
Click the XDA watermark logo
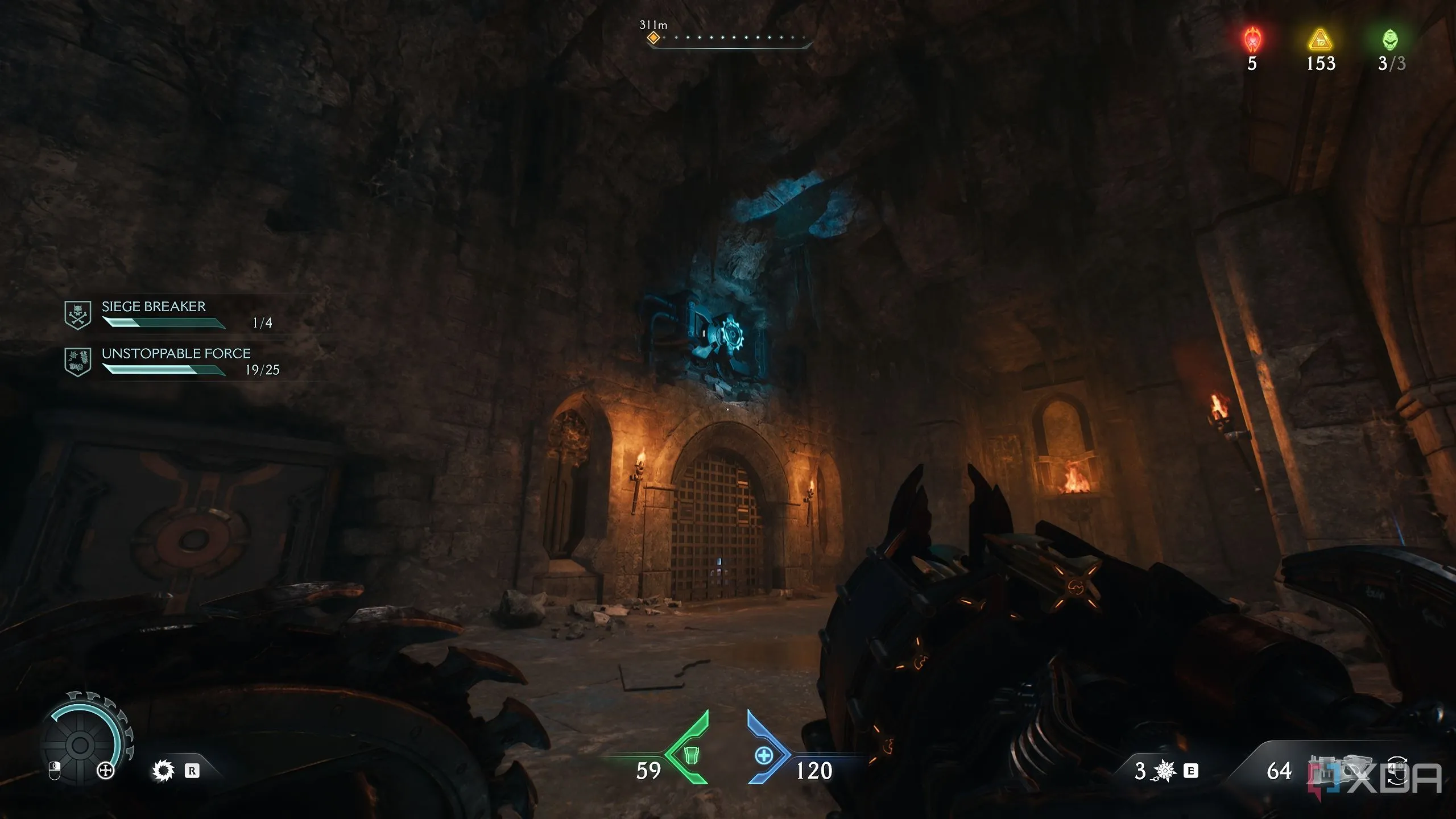tap(1388, 778)
